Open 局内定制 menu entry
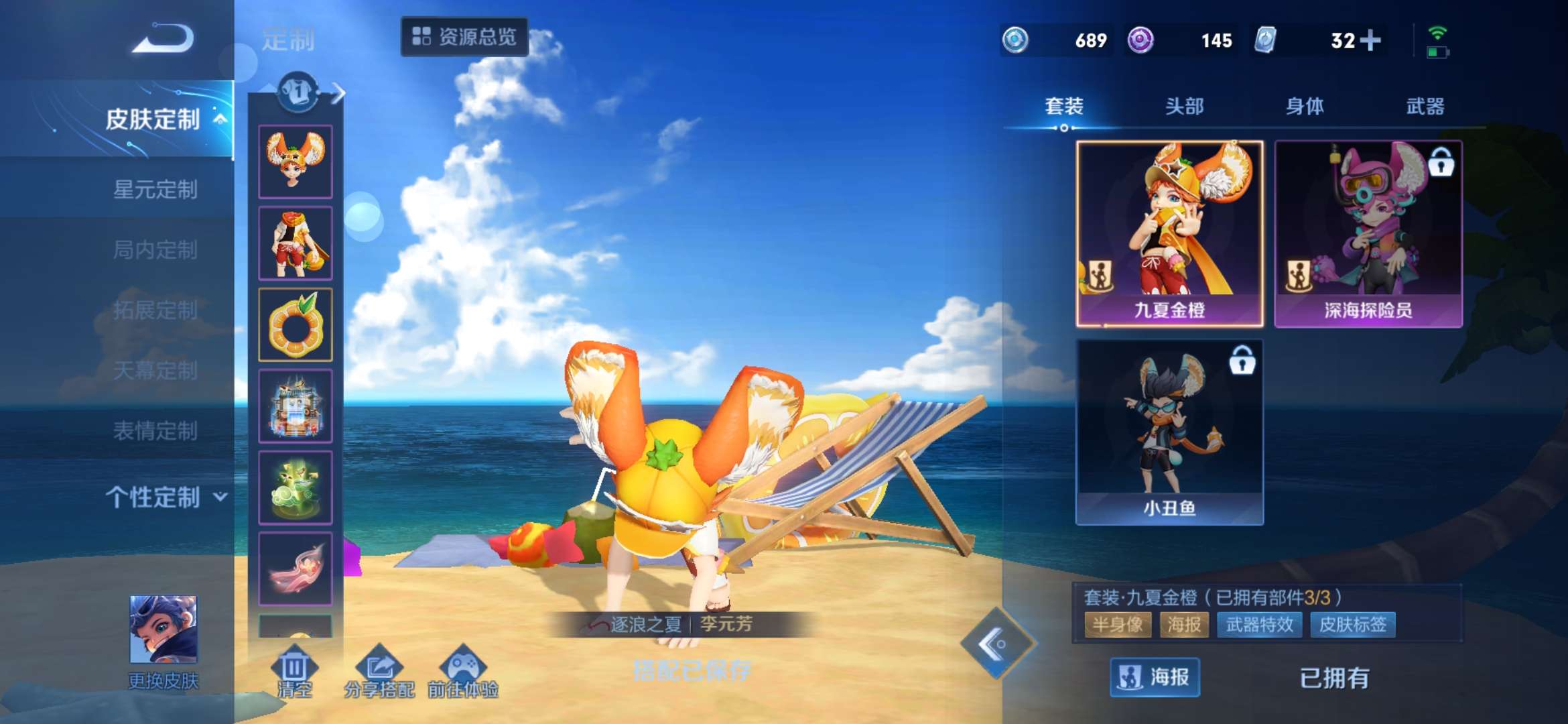This screenshot has width=1568, height=724. [x=155, y=250]
